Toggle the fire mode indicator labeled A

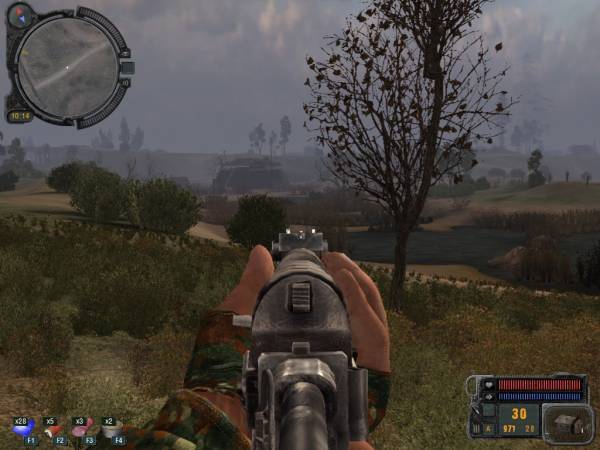(x=489, y=428)
